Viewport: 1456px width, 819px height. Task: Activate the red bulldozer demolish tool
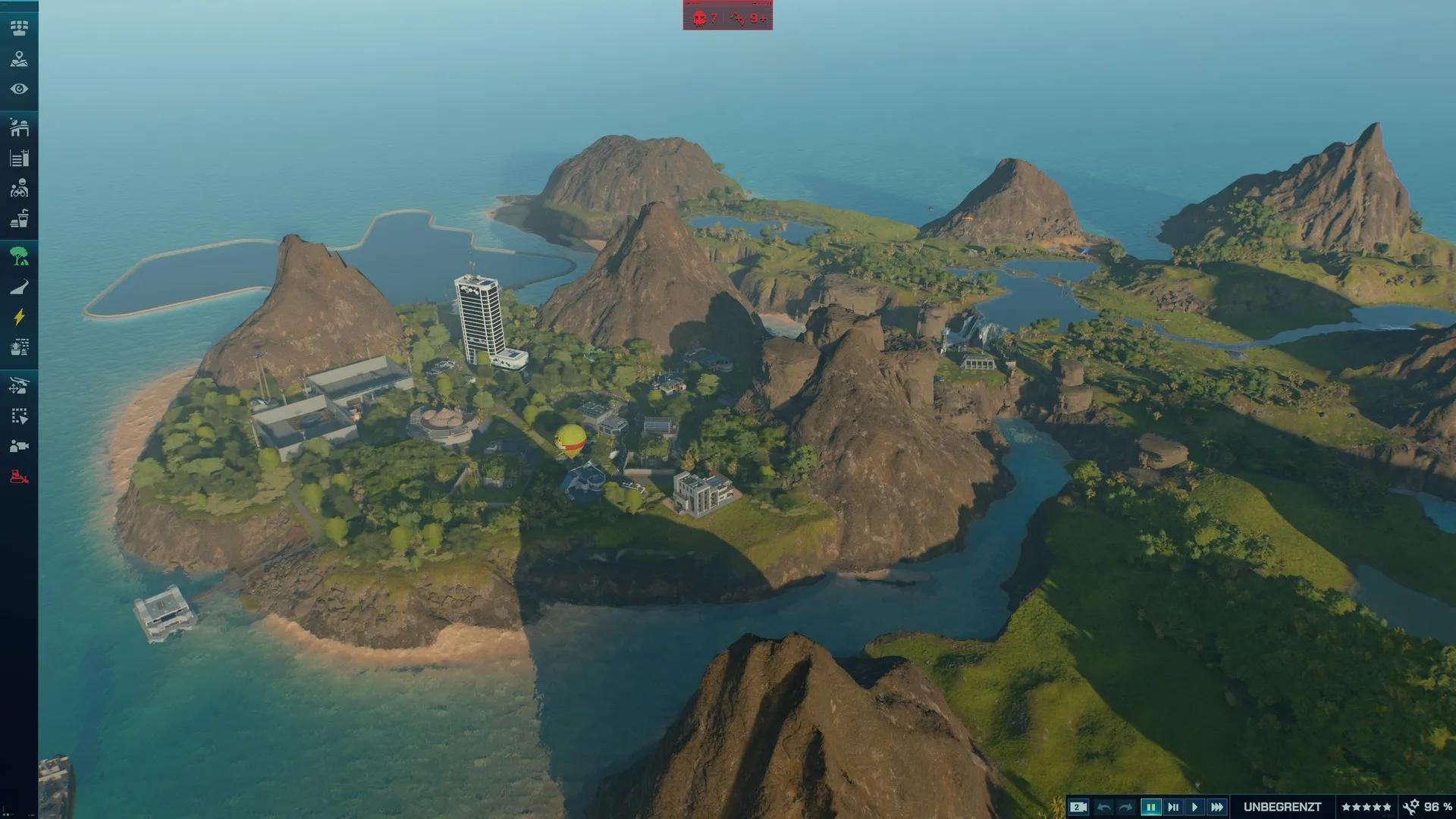click(x=19, y=477)
